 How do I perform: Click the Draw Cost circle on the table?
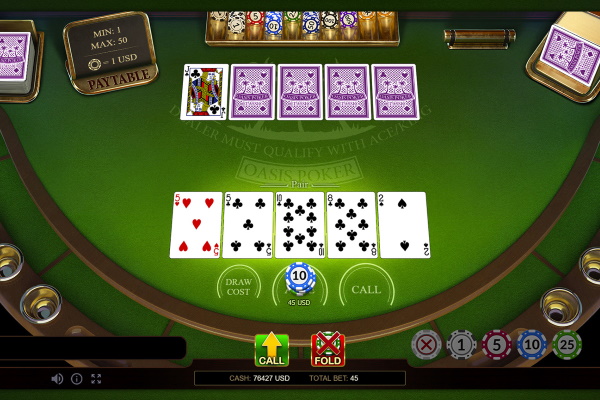[239, 287]
